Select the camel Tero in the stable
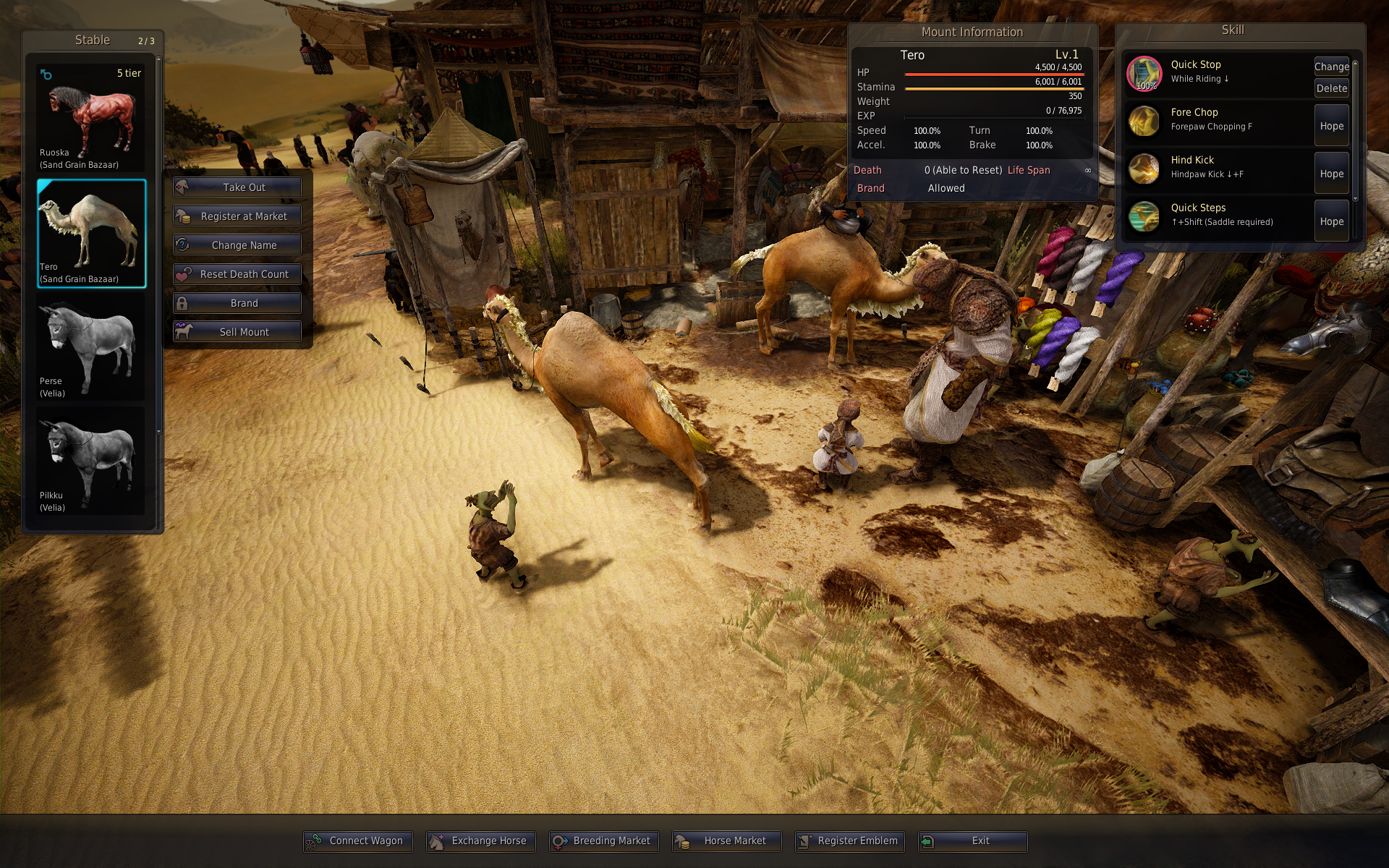1389x868 pixels. [x=91, y=234]
